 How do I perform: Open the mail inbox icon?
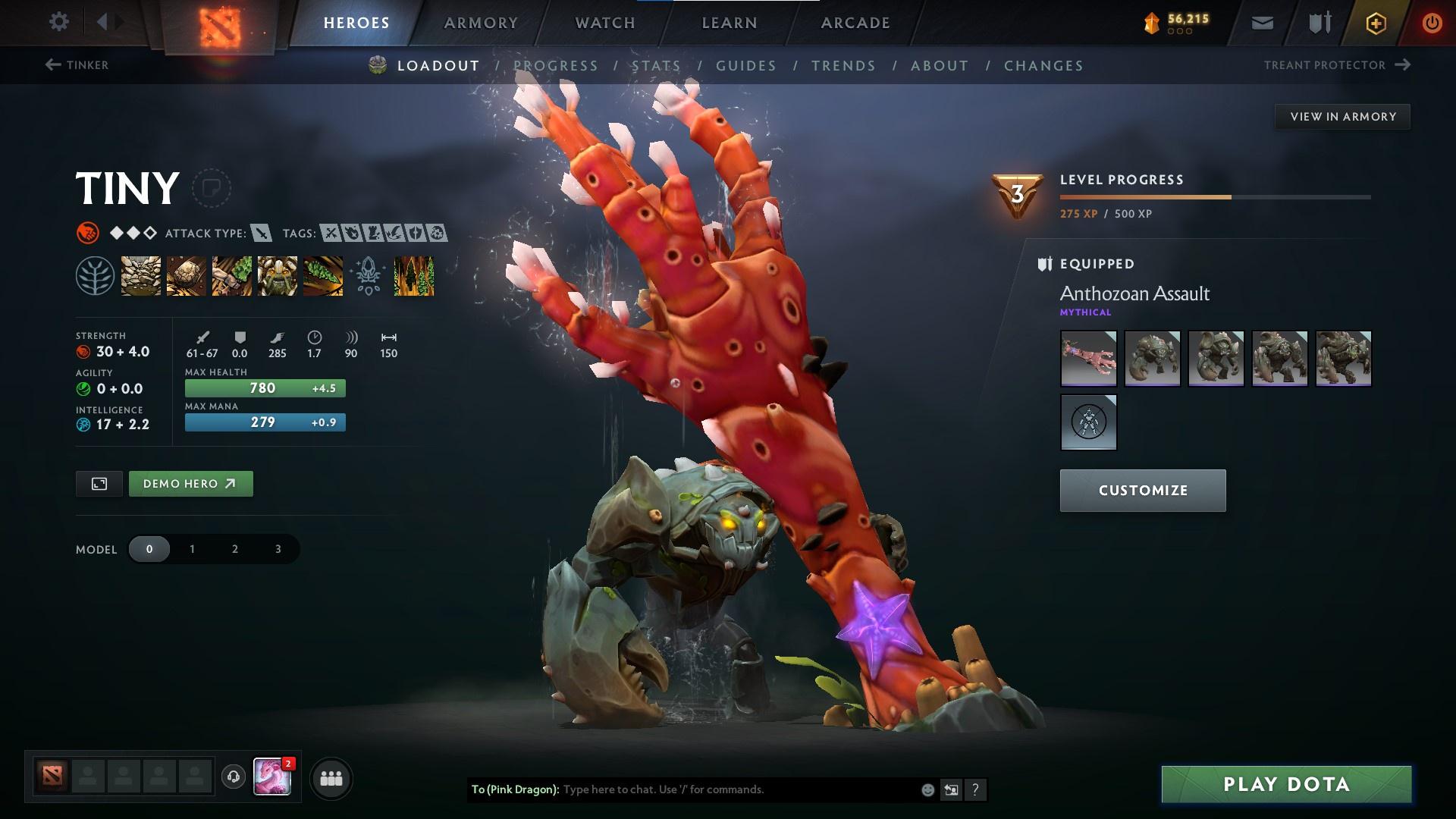tap(1261, 22)
